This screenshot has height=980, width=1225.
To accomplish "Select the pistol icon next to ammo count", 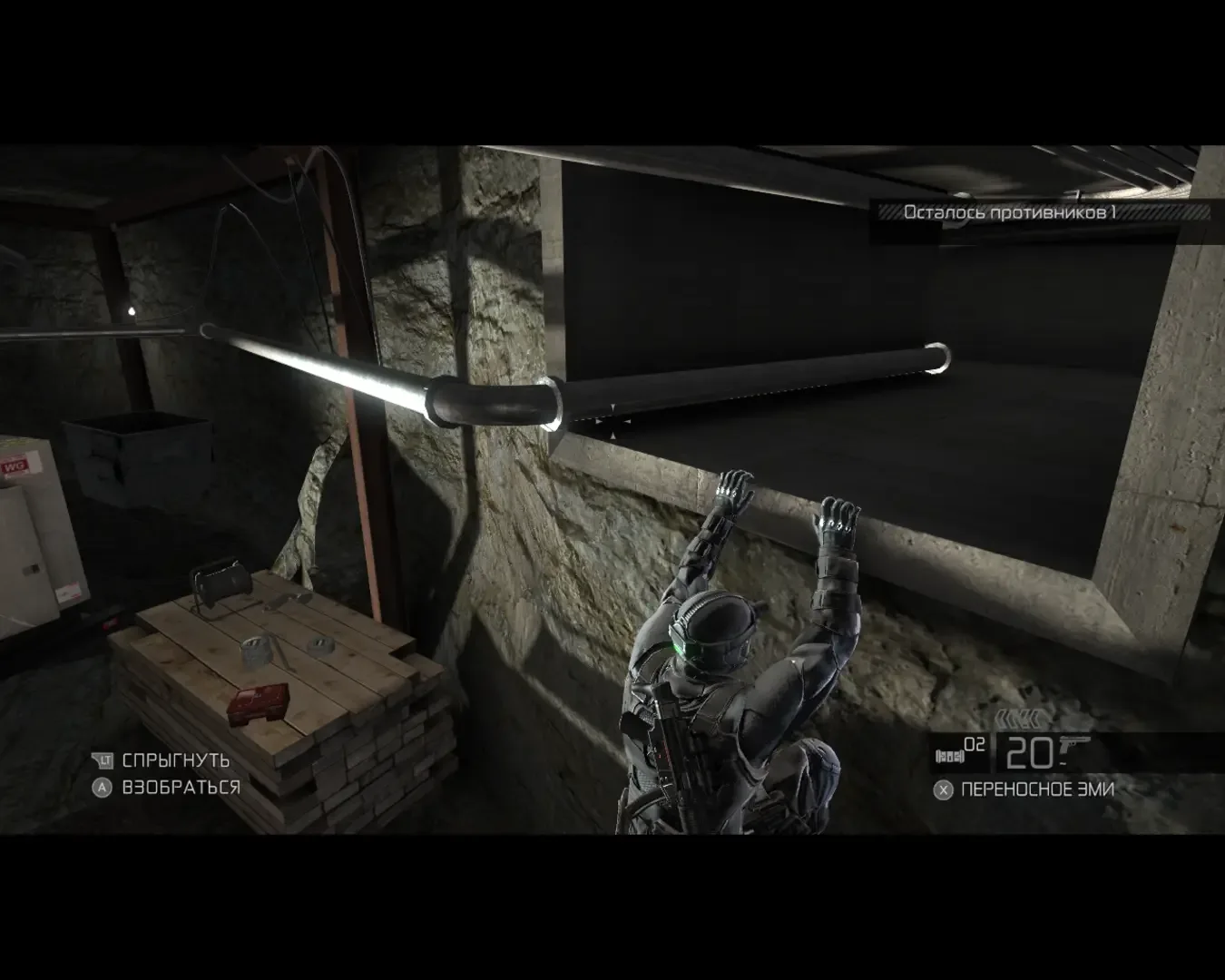I will (1074, 744).
